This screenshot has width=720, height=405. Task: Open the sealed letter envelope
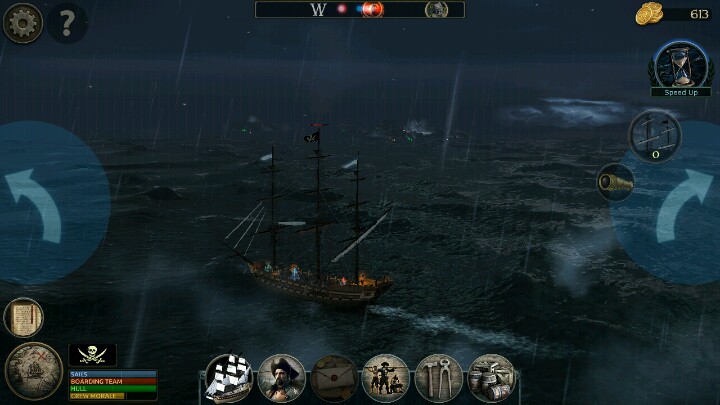[334, 378]
